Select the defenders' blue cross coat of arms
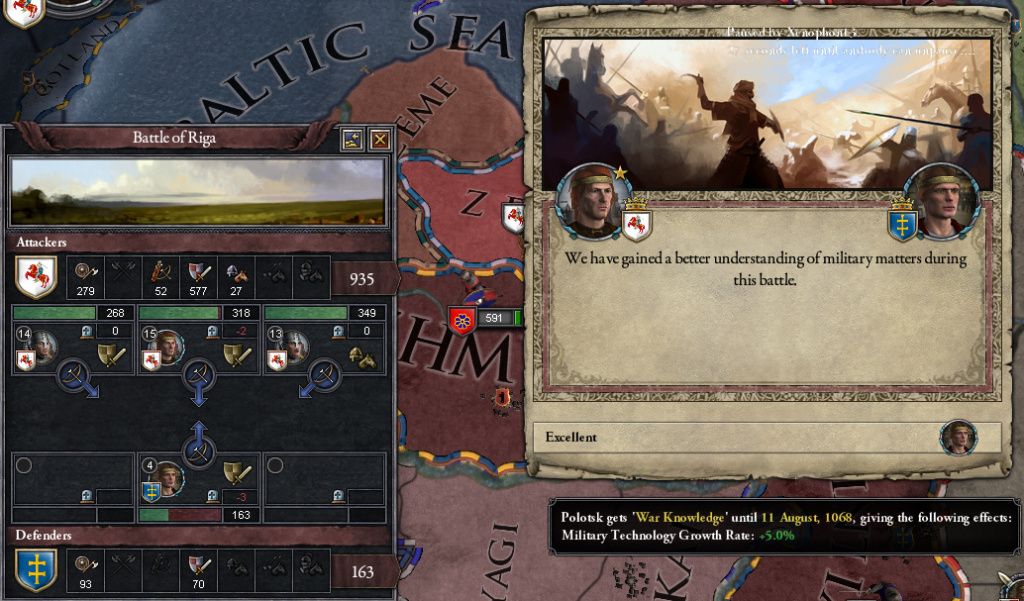 36,570
